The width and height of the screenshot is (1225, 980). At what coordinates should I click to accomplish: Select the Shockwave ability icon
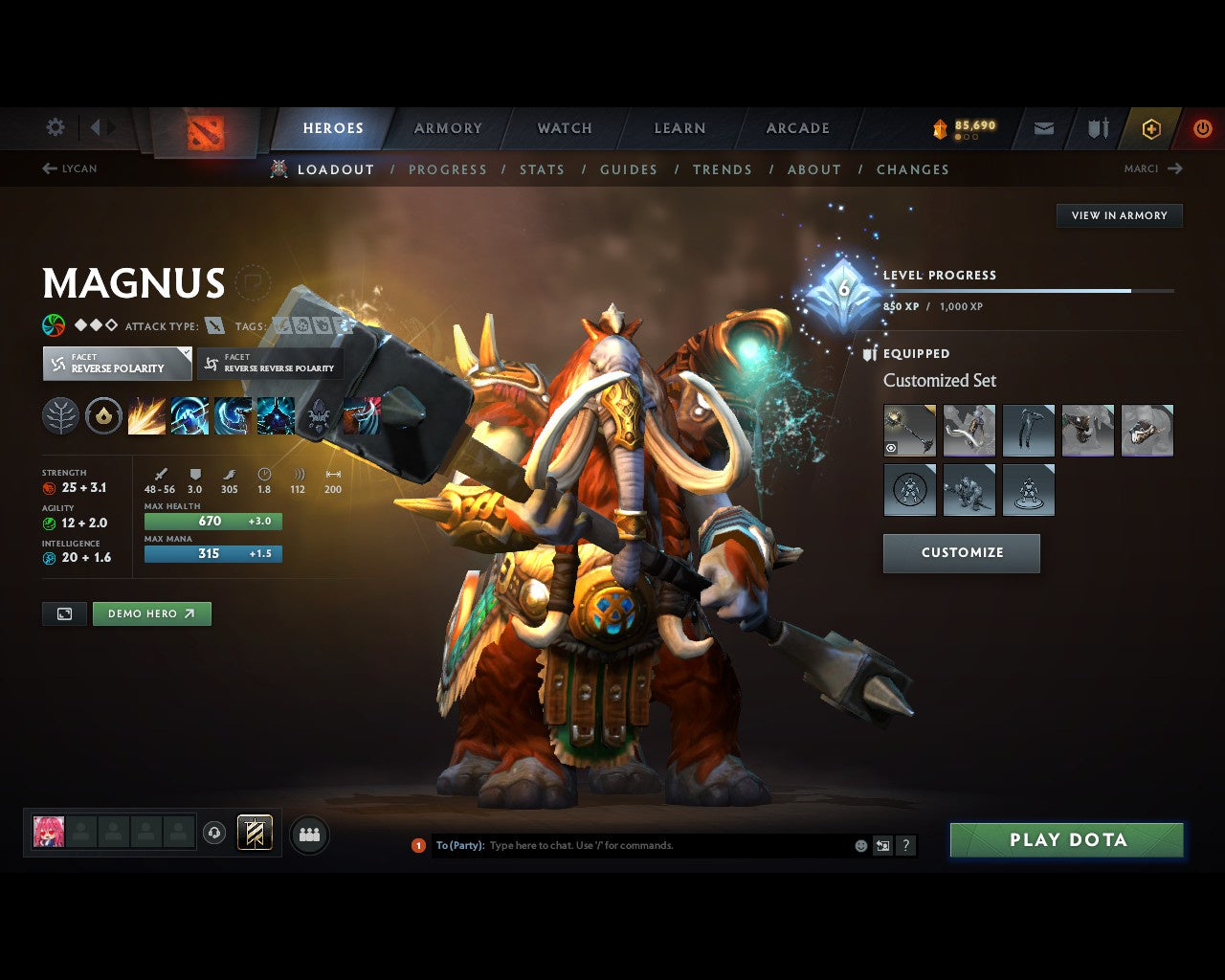tap(145, 414)
